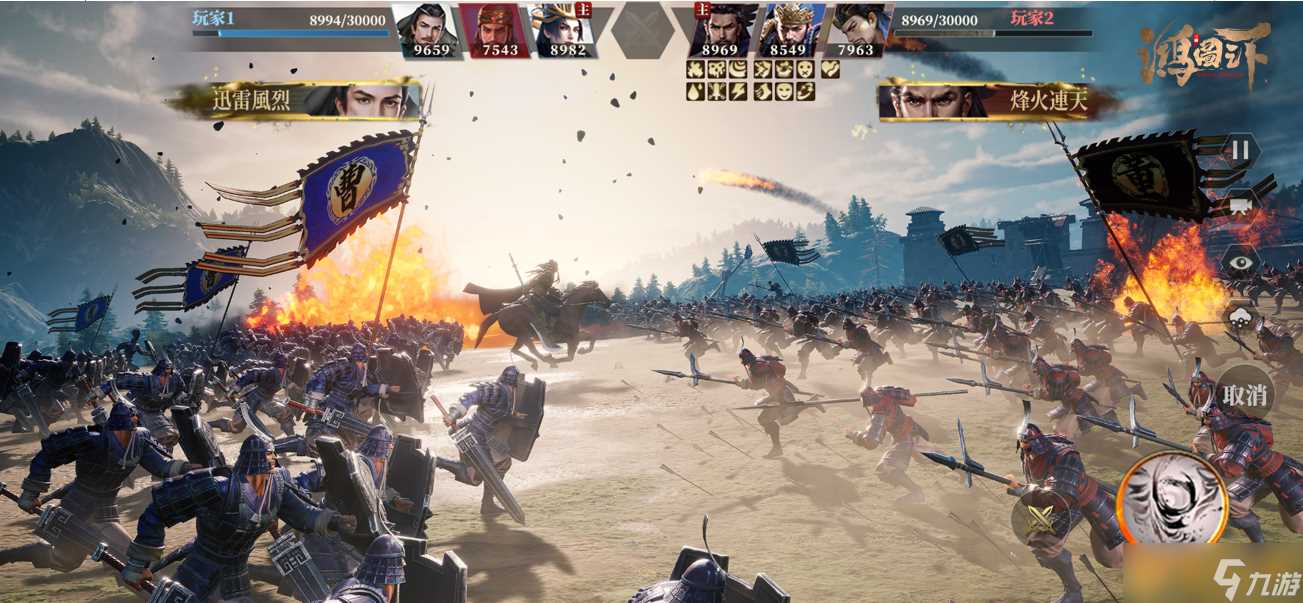Inspect the flame status effect icon
The image size is (1303, 603).
tap(695, 70)
